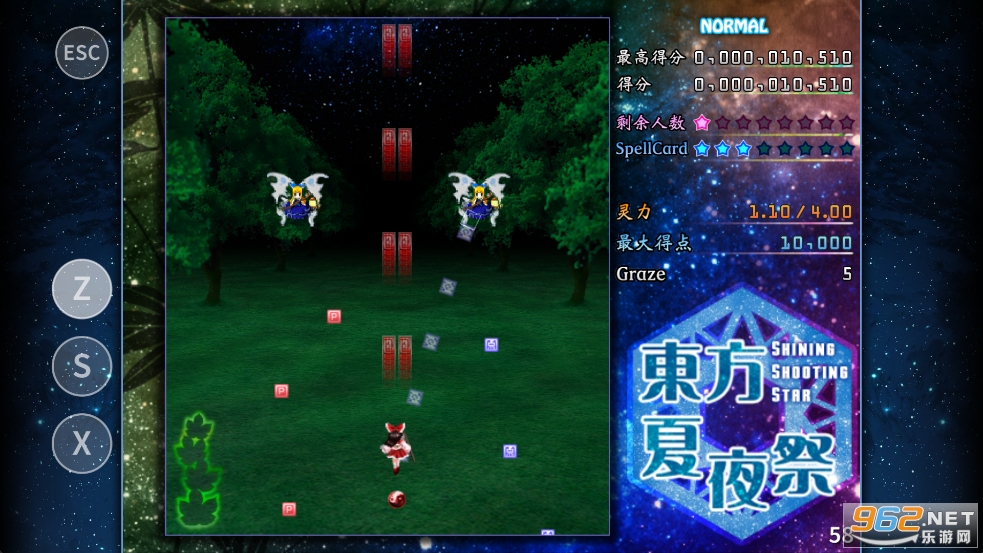Tap the Z shoot button
Viewport: 983px width, 553px height.
coord(81,289)
